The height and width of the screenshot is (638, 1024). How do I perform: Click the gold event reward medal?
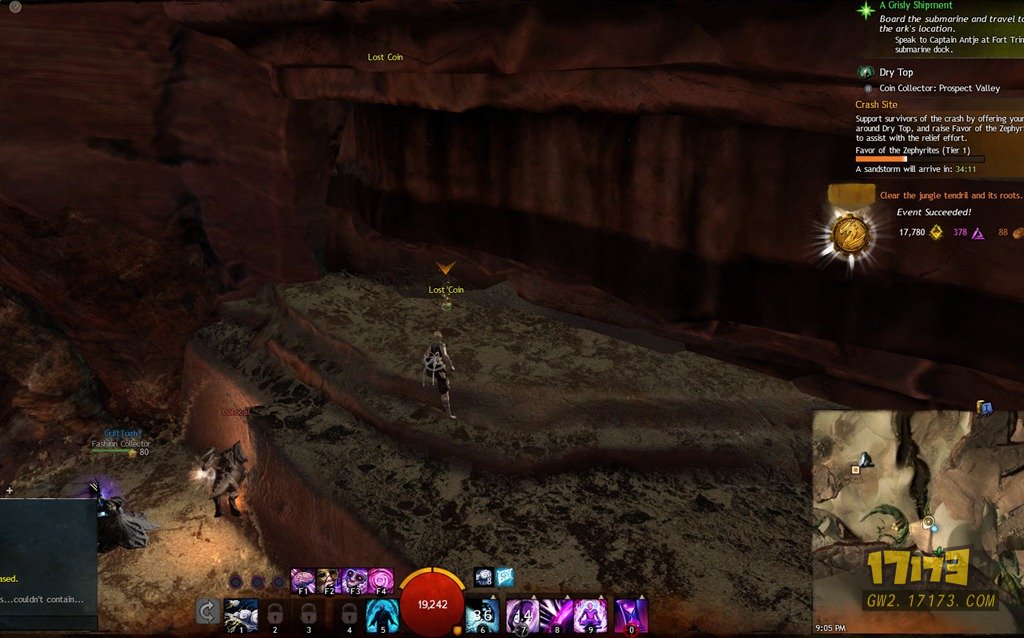(851, 234)
